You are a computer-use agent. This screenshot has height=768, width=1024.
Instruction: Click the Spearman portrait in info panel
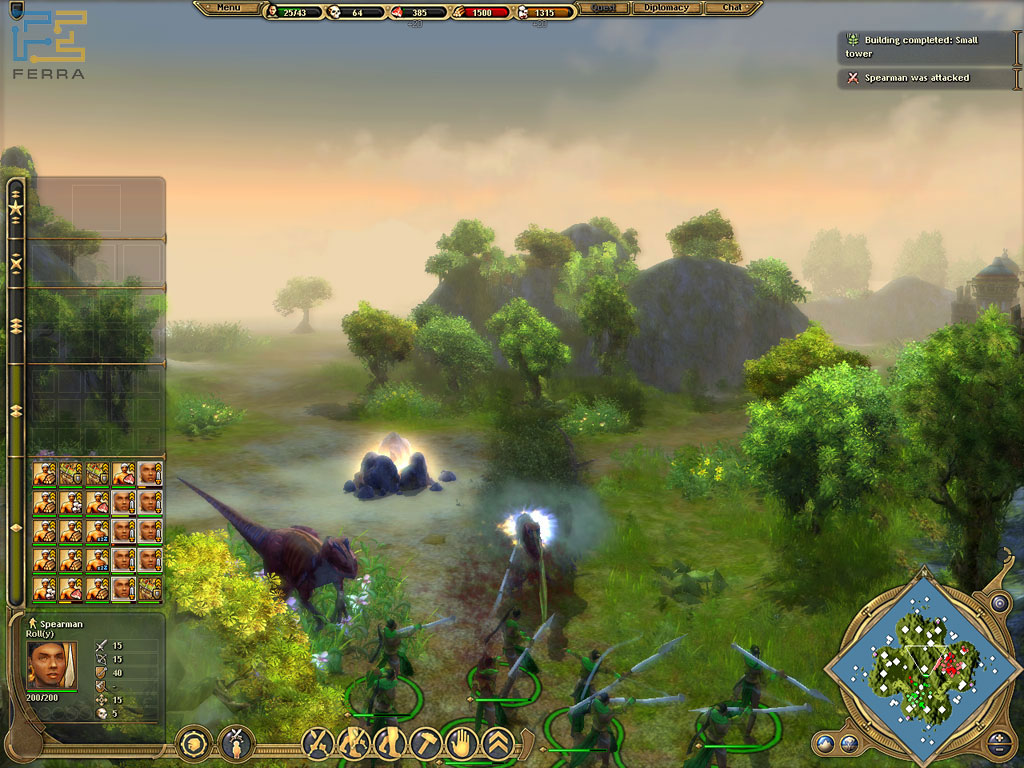pos(52,664)
